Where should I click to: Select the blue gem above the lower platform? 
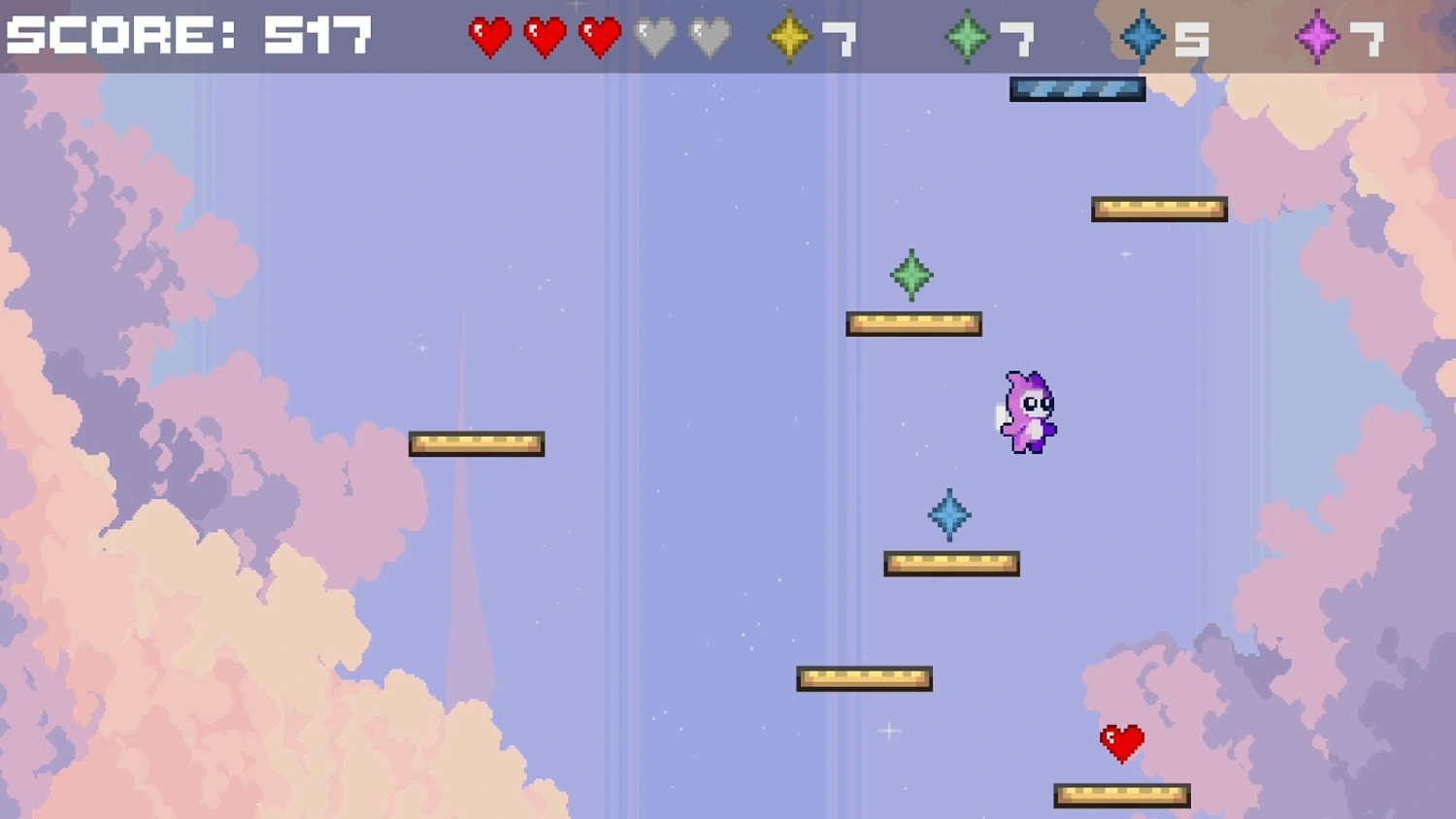click(x=949, y=514)
